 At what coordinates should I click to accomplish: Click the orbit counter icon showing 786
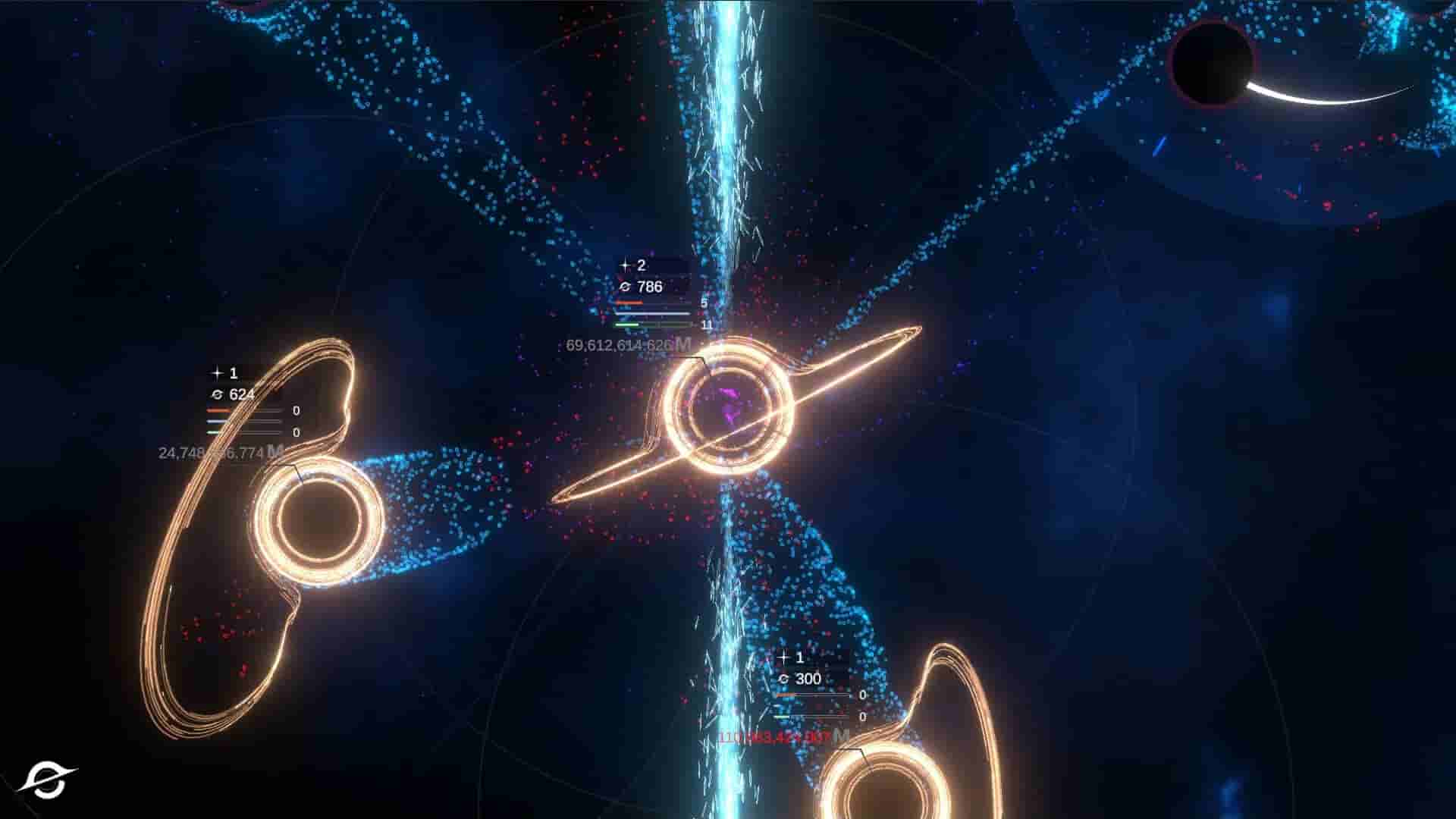(626, 288)
